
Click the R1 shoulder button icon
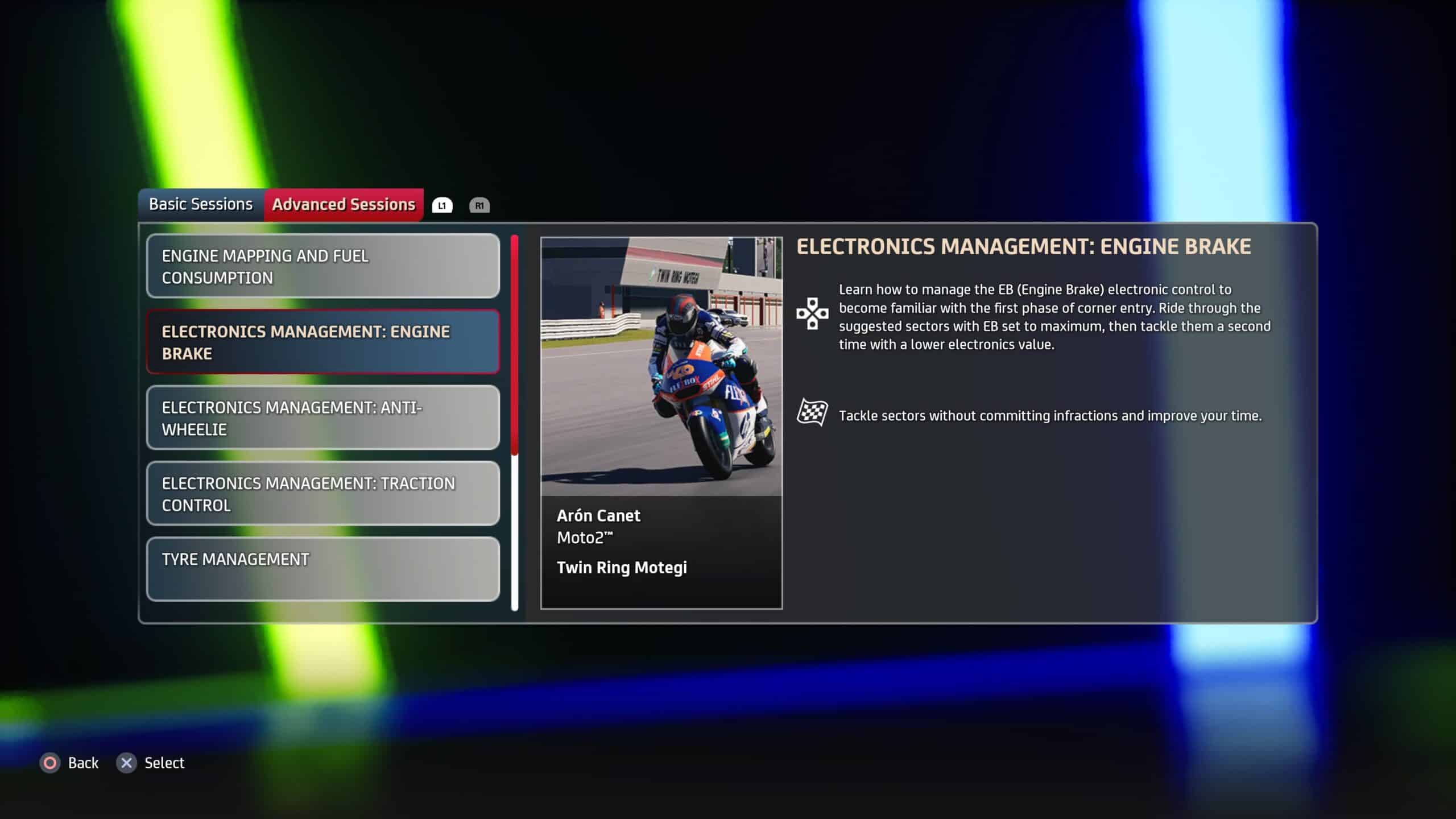pos(479,206)
